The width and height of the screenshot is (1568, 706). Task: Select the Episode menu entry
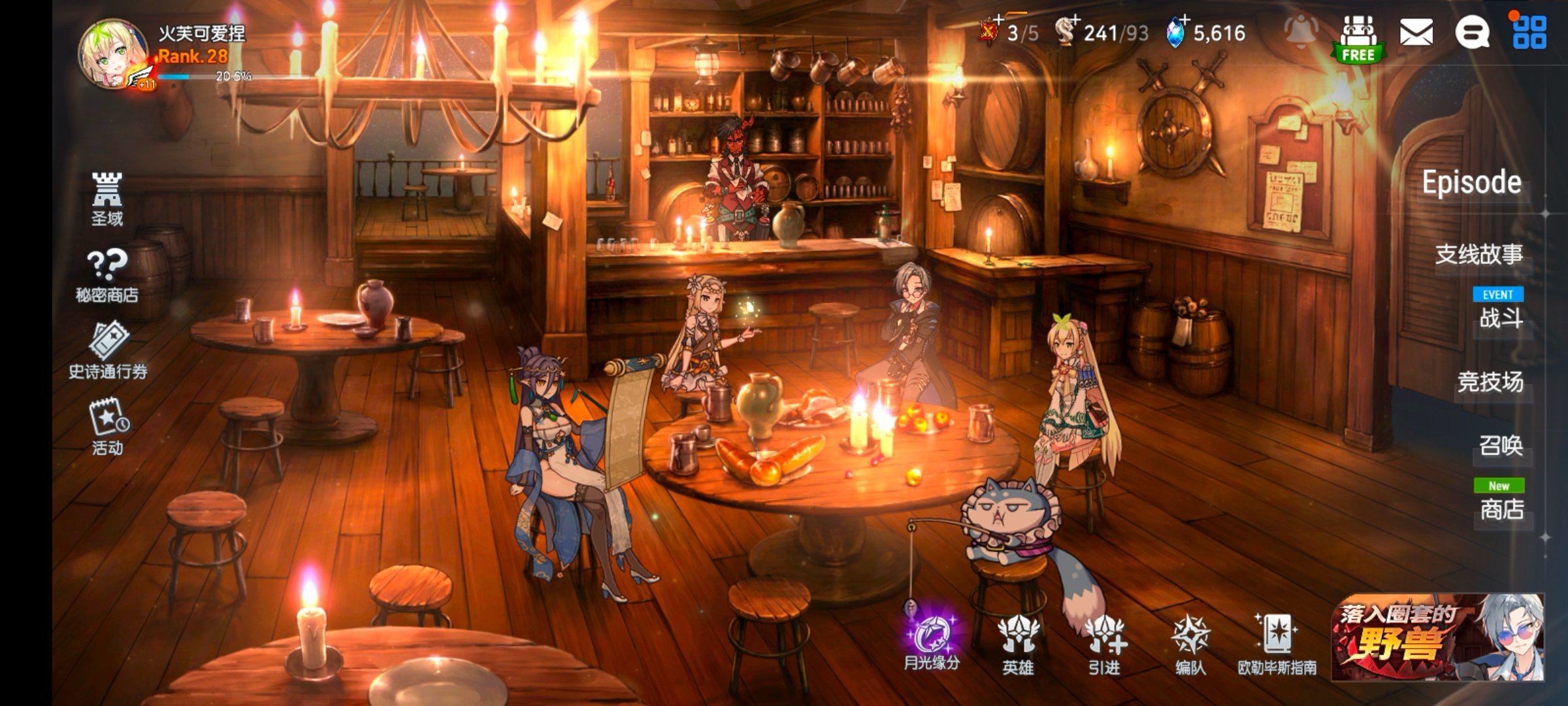(x=1471, y=183)
